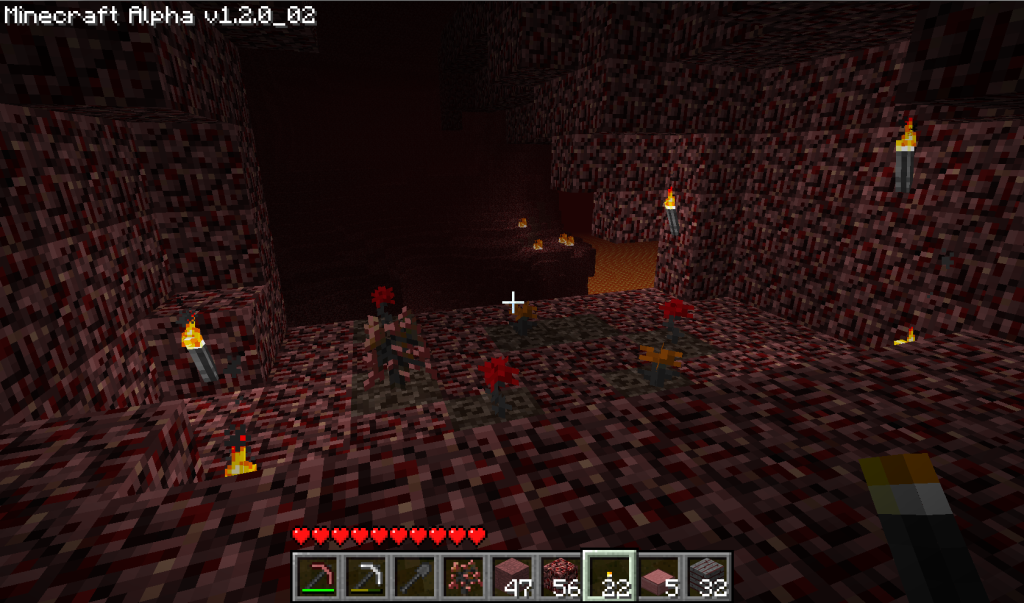
Task: Choose the shovel in the hotbar
Action: [414, 577]
